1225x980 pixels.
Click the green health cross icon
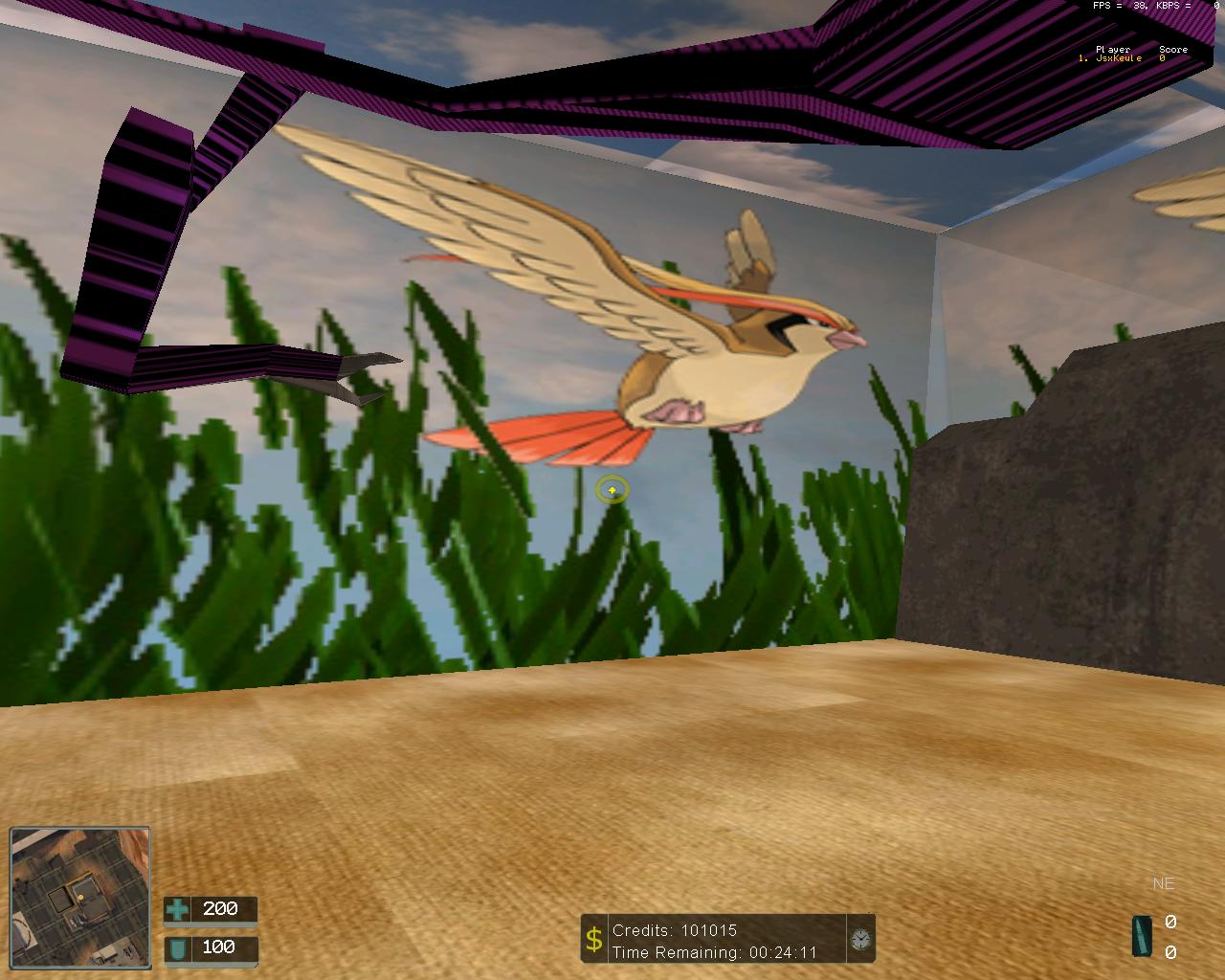point(177,908)
